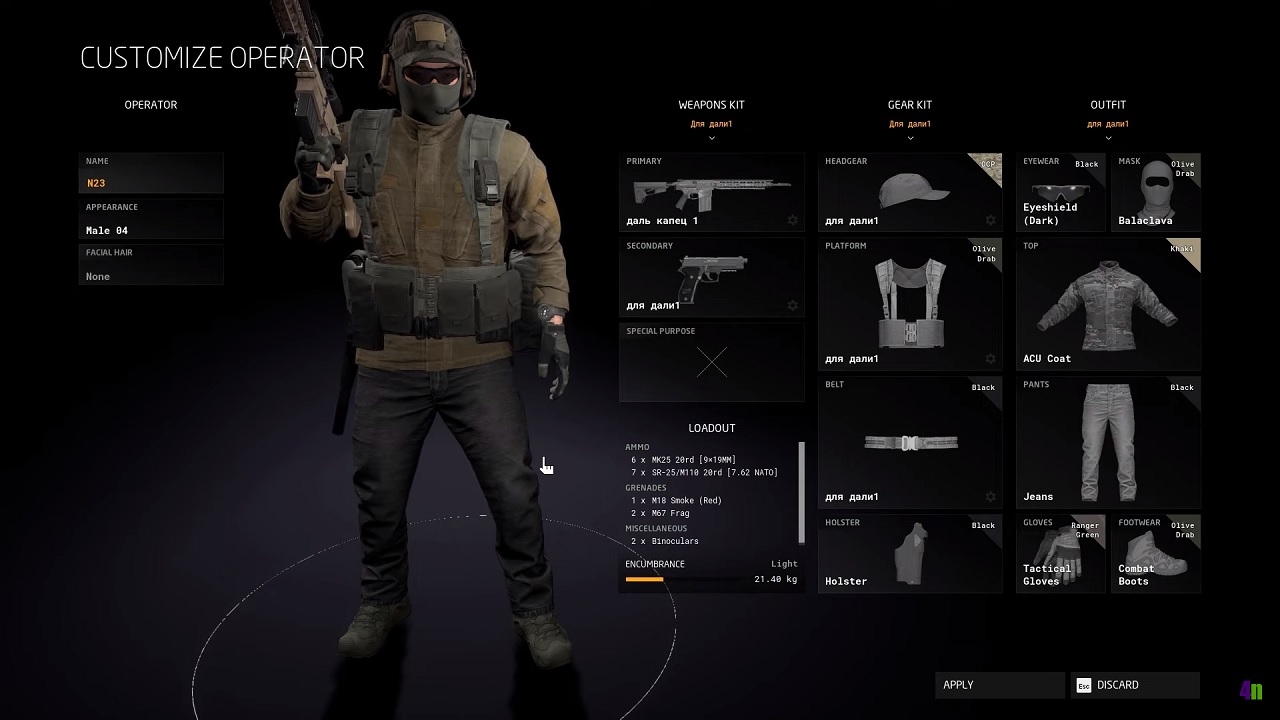
Task: Expand the Outfit preset dropdown
Action: click(1108, 131)
